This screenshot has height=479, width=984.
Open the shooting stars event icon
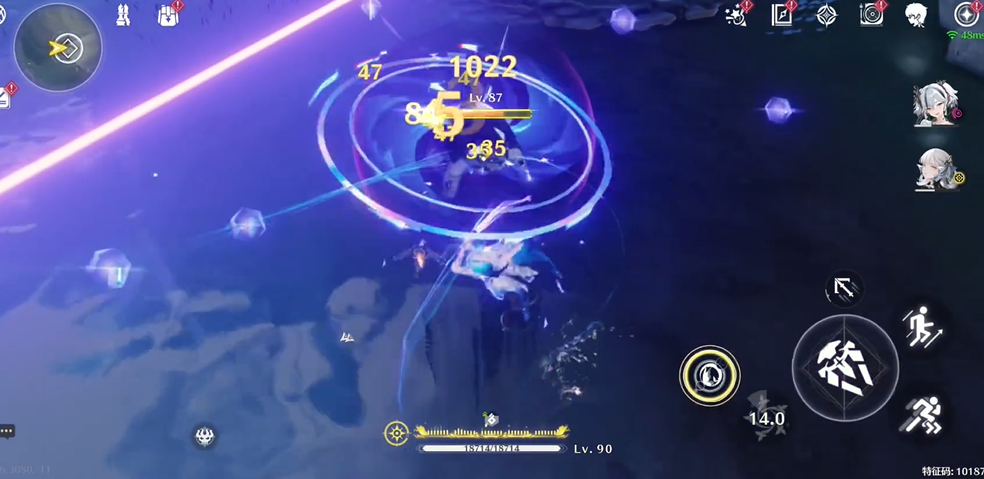coord(738,14)
